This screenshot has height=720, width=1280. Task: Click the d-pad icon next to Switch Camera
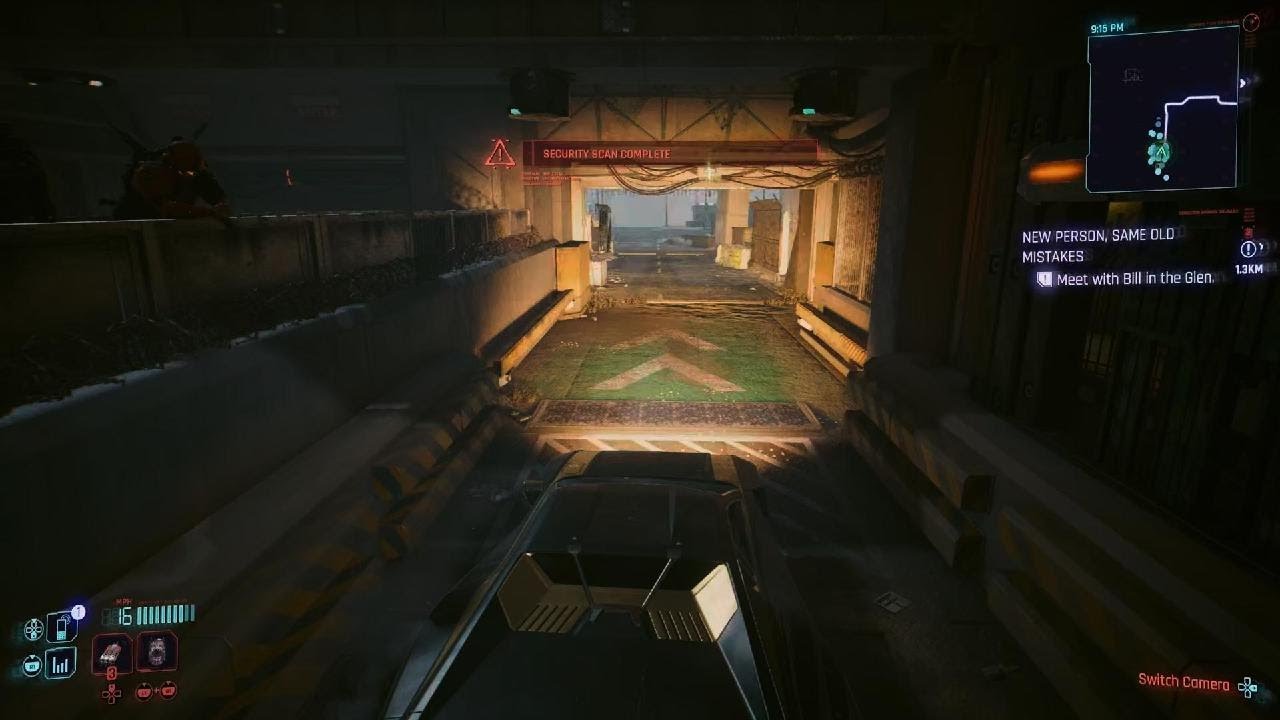[x=1248, y=687]
